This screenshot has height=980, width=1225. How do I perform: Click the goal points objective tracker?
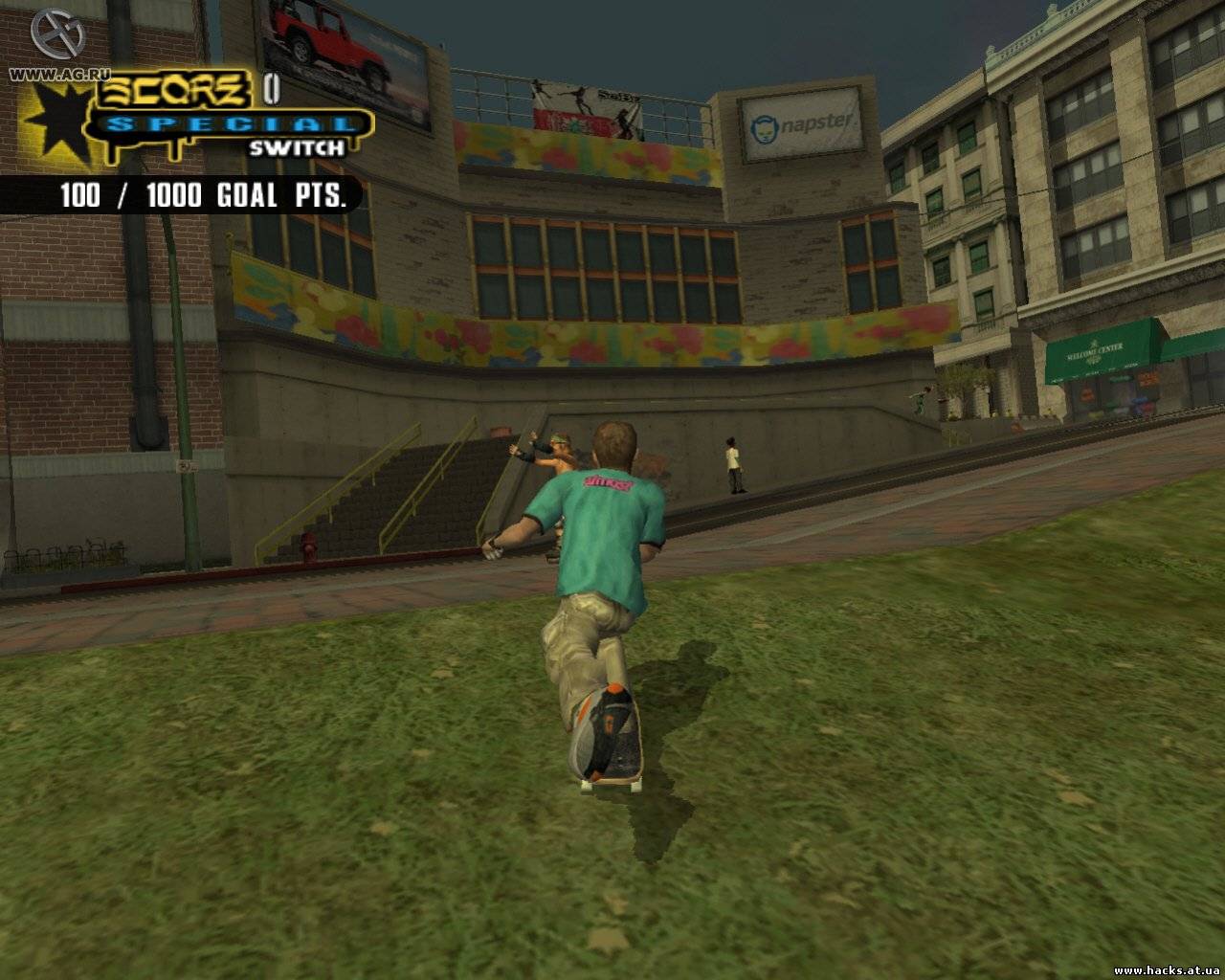(201, 195)
